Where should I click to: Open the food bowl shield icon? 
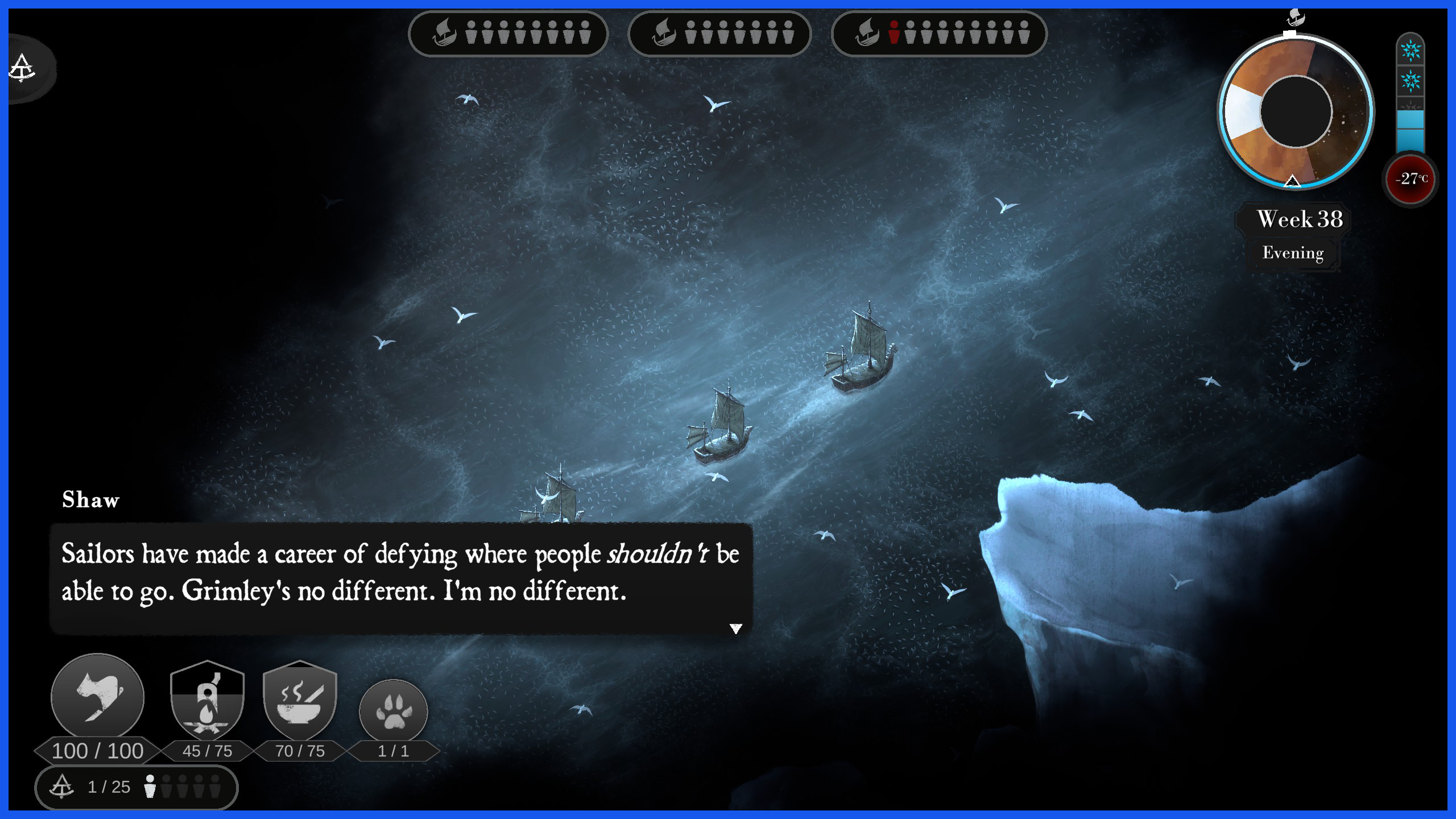(x=300, y=701)
